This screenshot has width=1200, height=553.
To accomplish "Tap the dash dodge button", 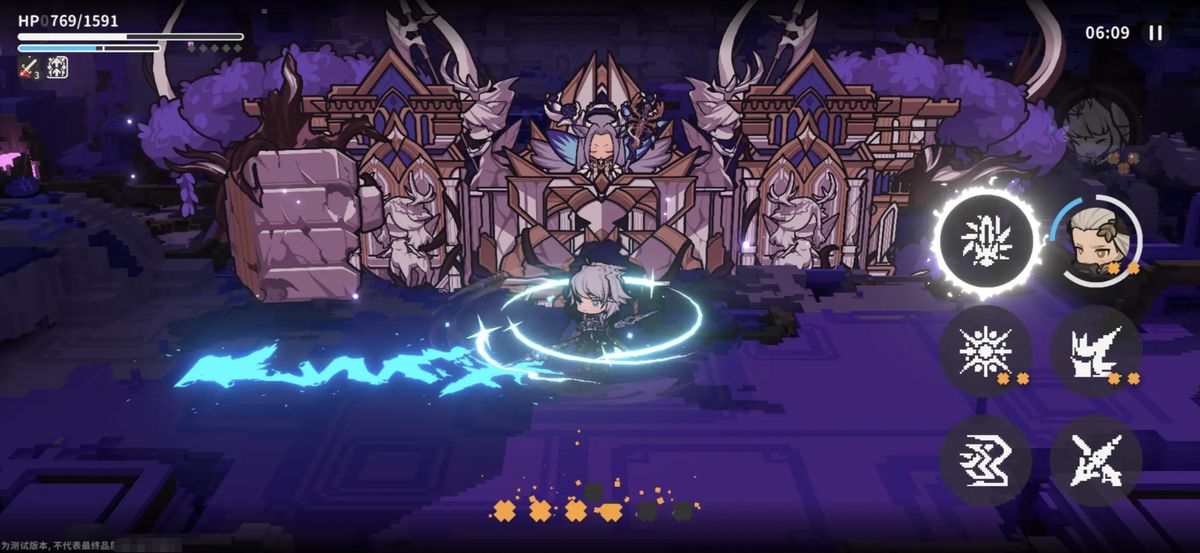I will [x=985, y=461].
